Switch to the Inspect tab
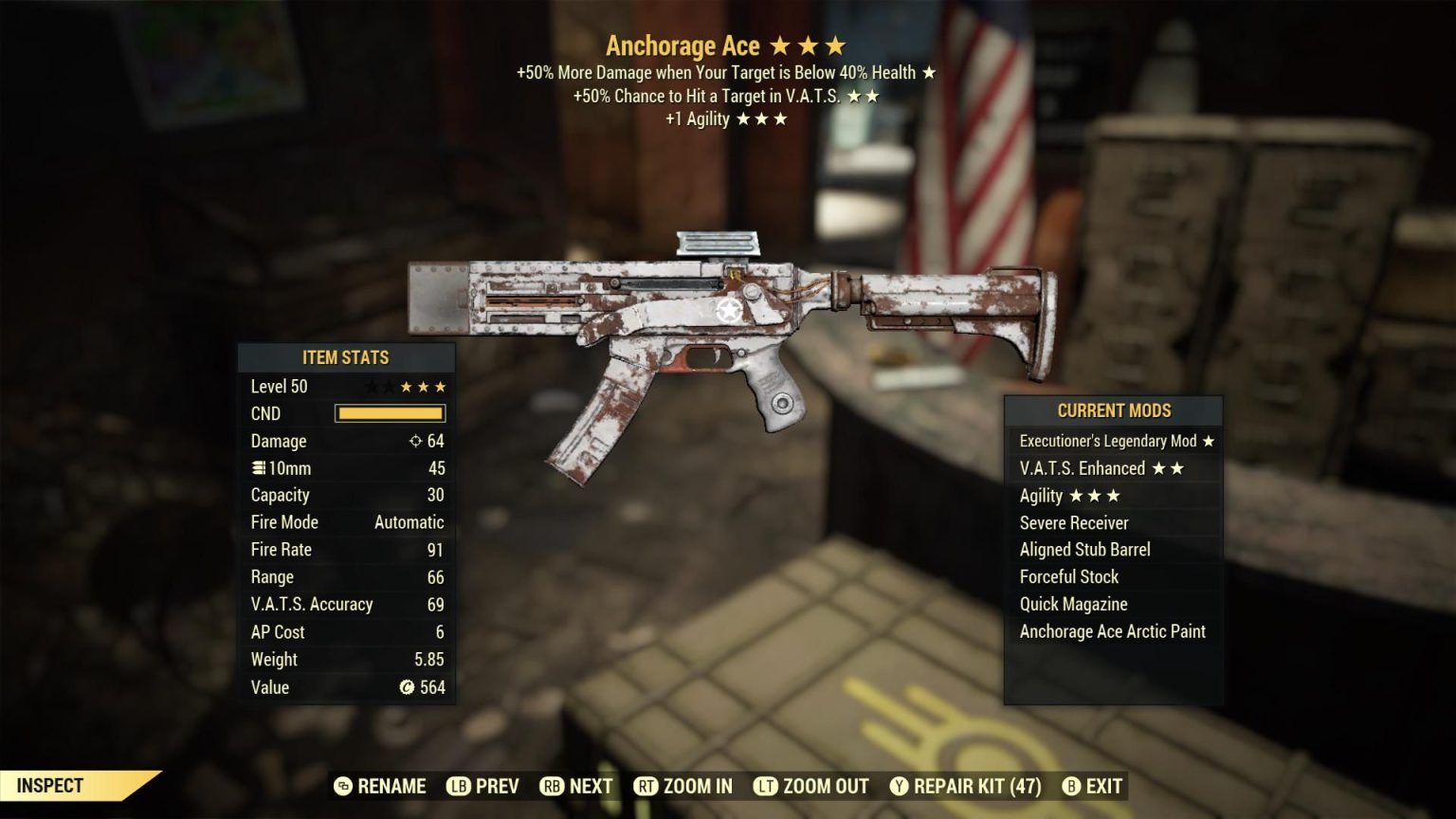Image resolution: width=1456 pixels, height=819 pixels. 52,785
